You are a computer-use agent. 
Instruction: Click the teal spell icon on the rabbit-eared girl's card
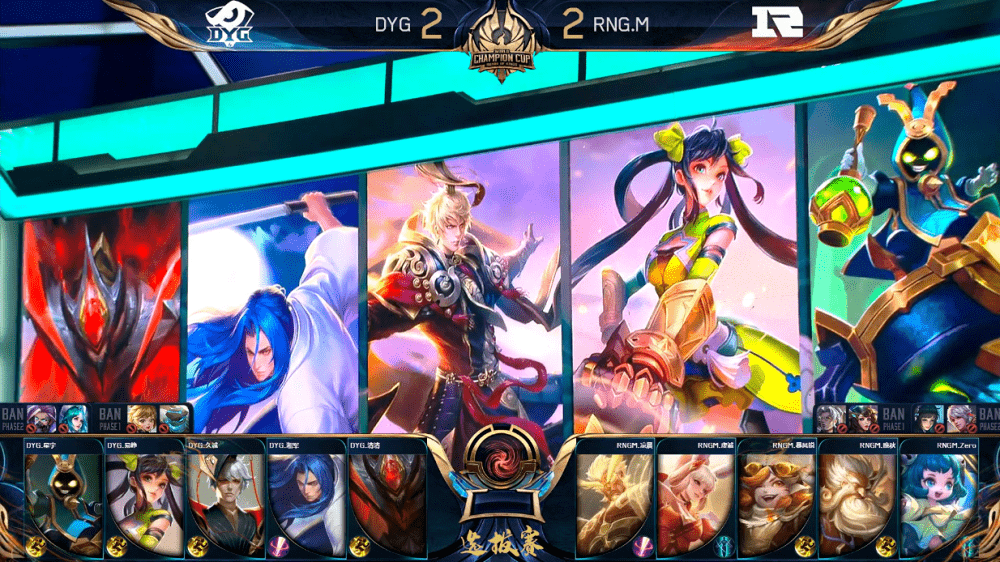[725, 545]
